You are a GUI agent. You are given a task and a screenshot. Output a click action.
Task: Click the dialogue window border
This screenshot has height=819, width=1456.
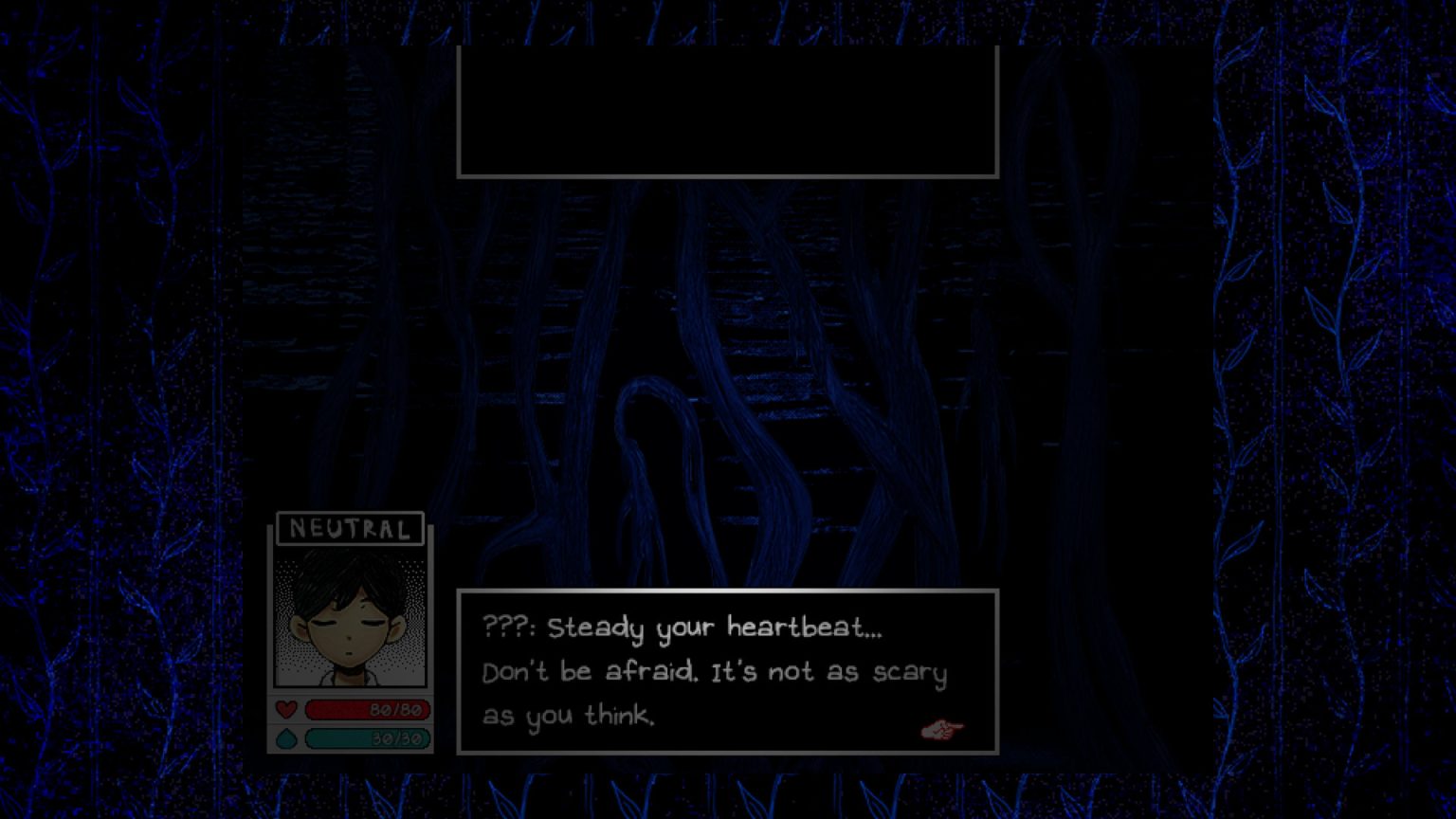[x=727, y=592]
